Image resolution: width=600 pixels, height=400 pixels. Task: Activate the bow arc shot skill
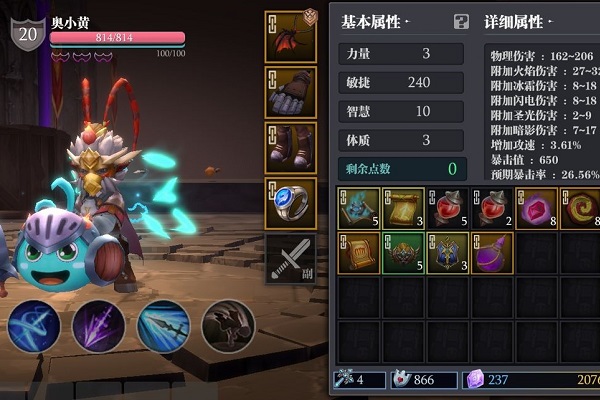pyautogui.click(x=34, y=327)
